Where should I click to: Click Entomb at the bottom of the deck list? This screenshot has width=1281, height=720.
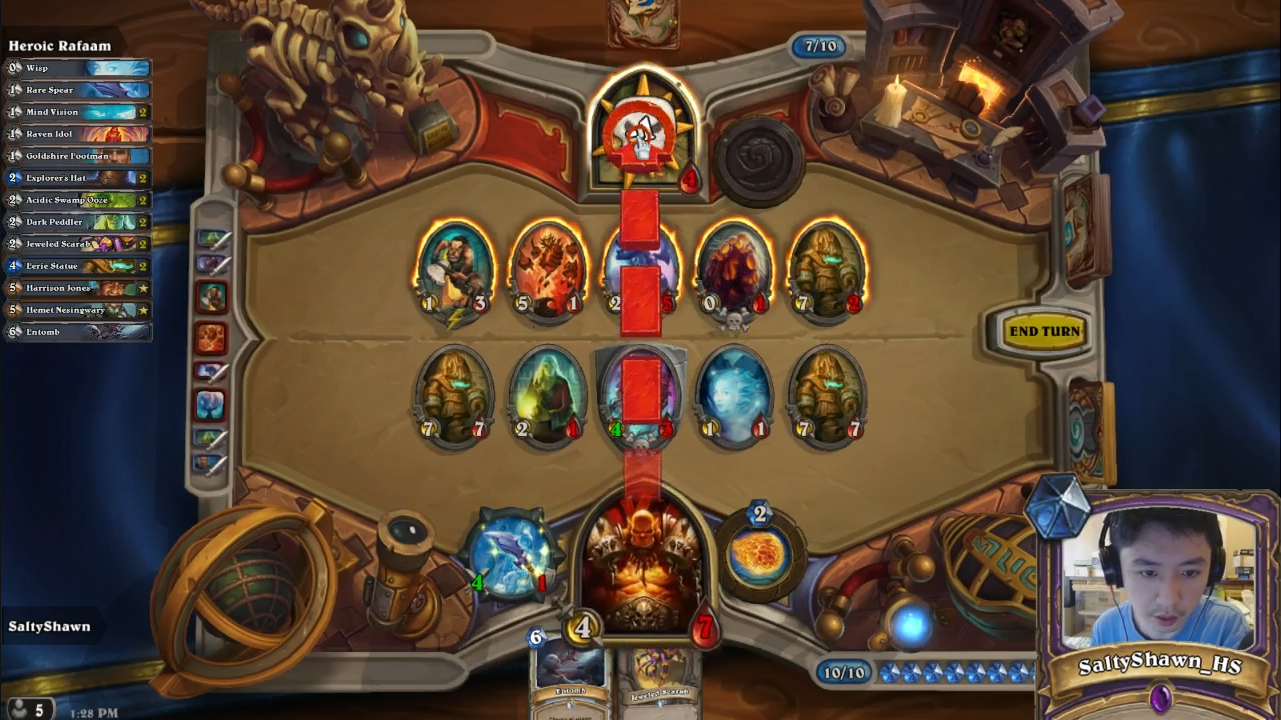point(77,331)
